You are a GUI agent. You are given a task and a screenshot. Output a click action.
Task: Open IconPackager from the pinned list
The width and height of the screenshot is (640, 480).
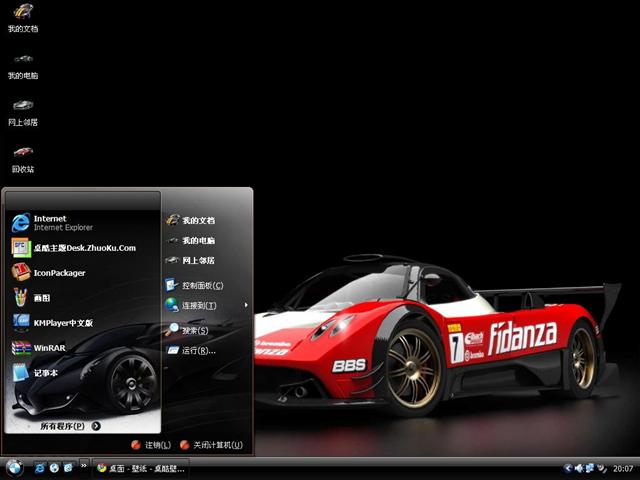click(x=58, y=272)
